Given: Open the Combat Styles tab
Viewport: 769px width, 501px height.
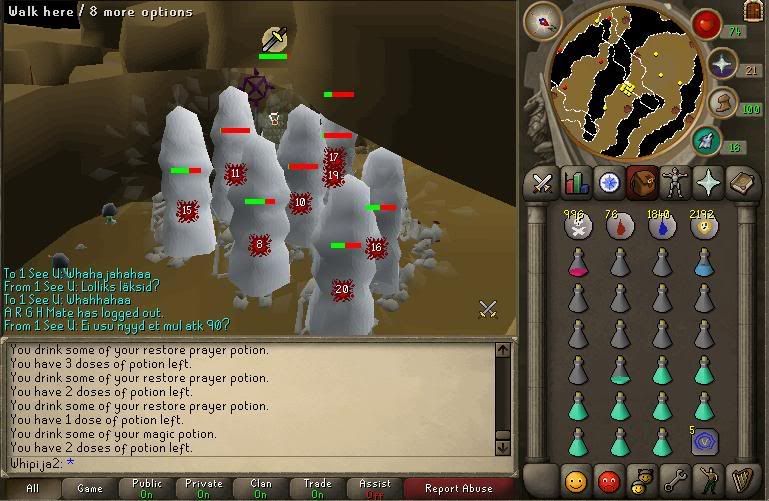Looking at the screenshot, I should [542, 183].
